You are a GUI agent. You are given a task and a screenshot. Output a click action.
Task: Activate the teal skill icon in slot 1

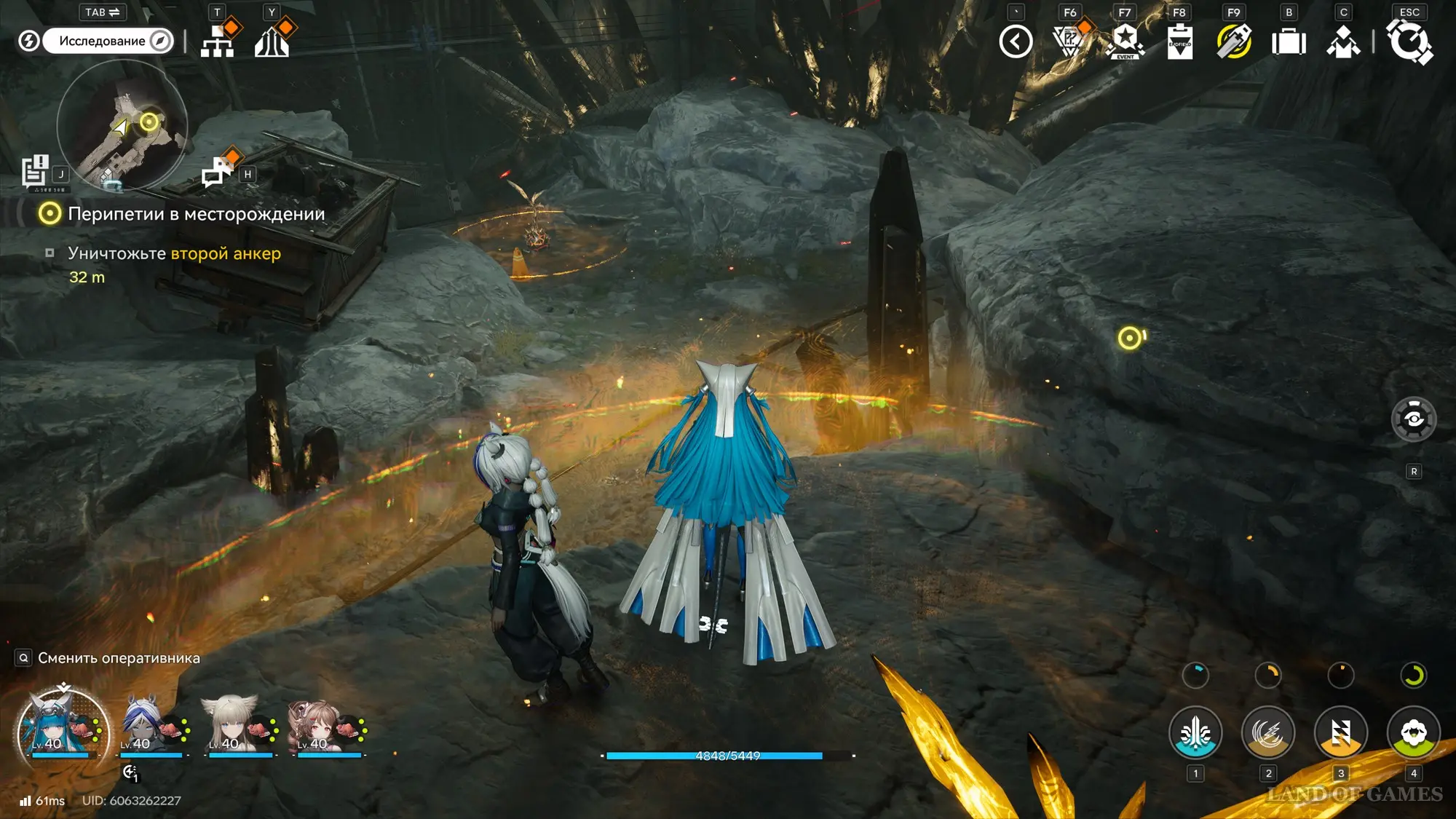point(1195,732)
